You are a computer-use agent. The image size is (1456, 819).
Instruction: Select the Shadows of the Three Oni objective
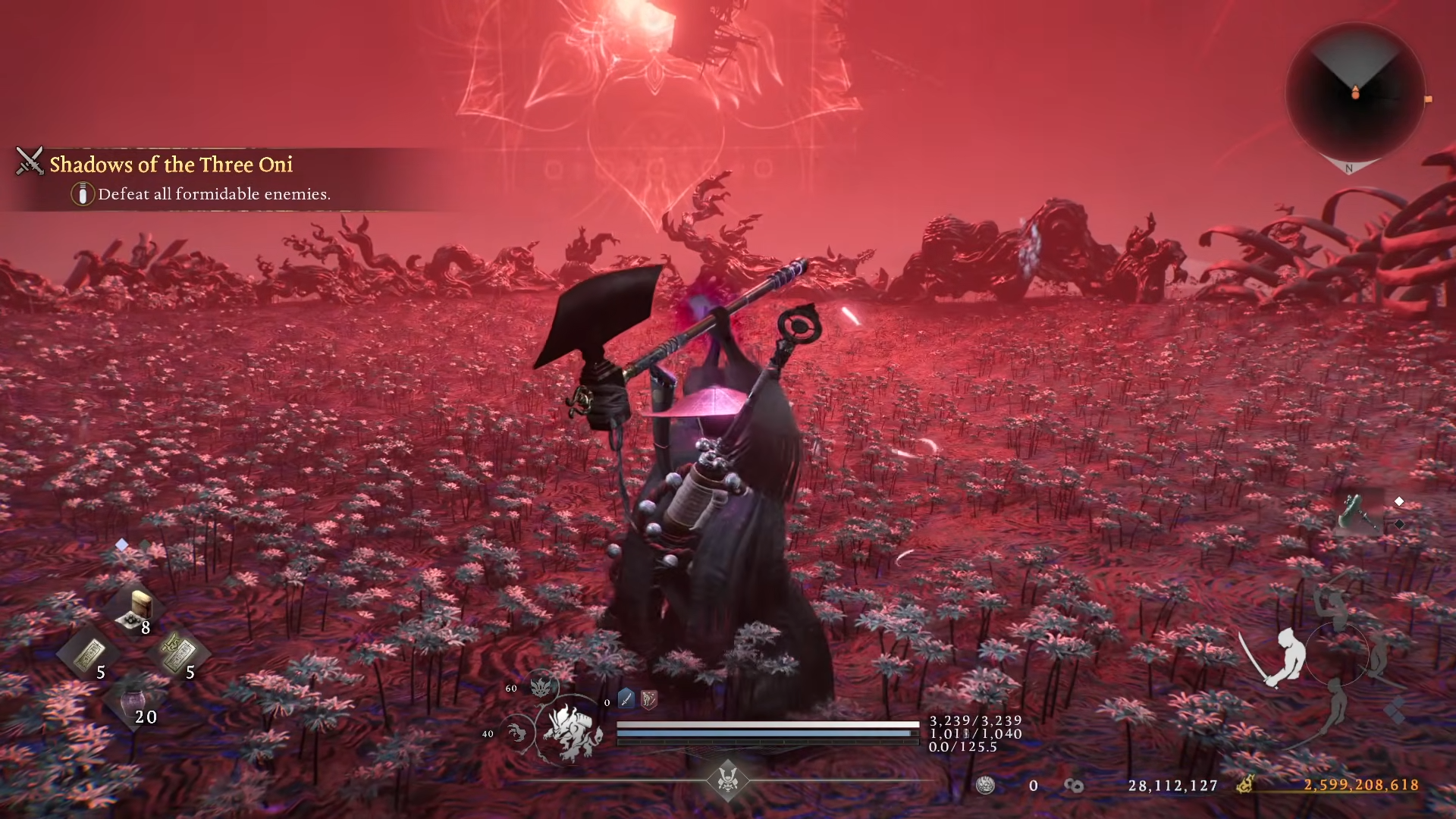pos(171,165)
